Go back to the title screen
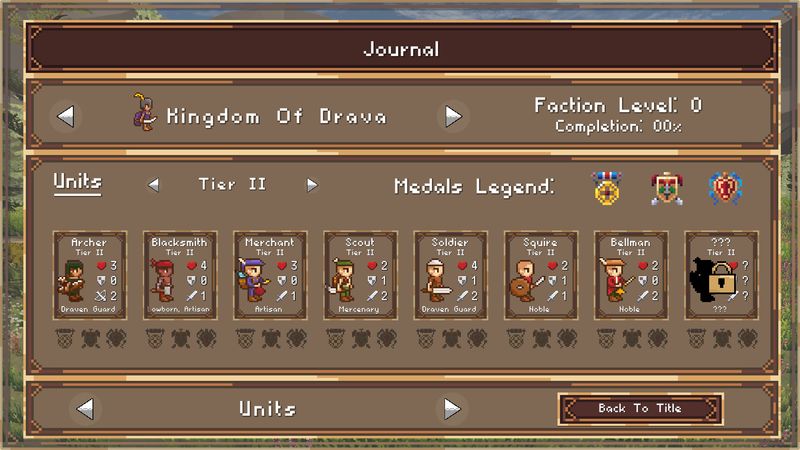The image size is (800, 450). pos(640,408)
